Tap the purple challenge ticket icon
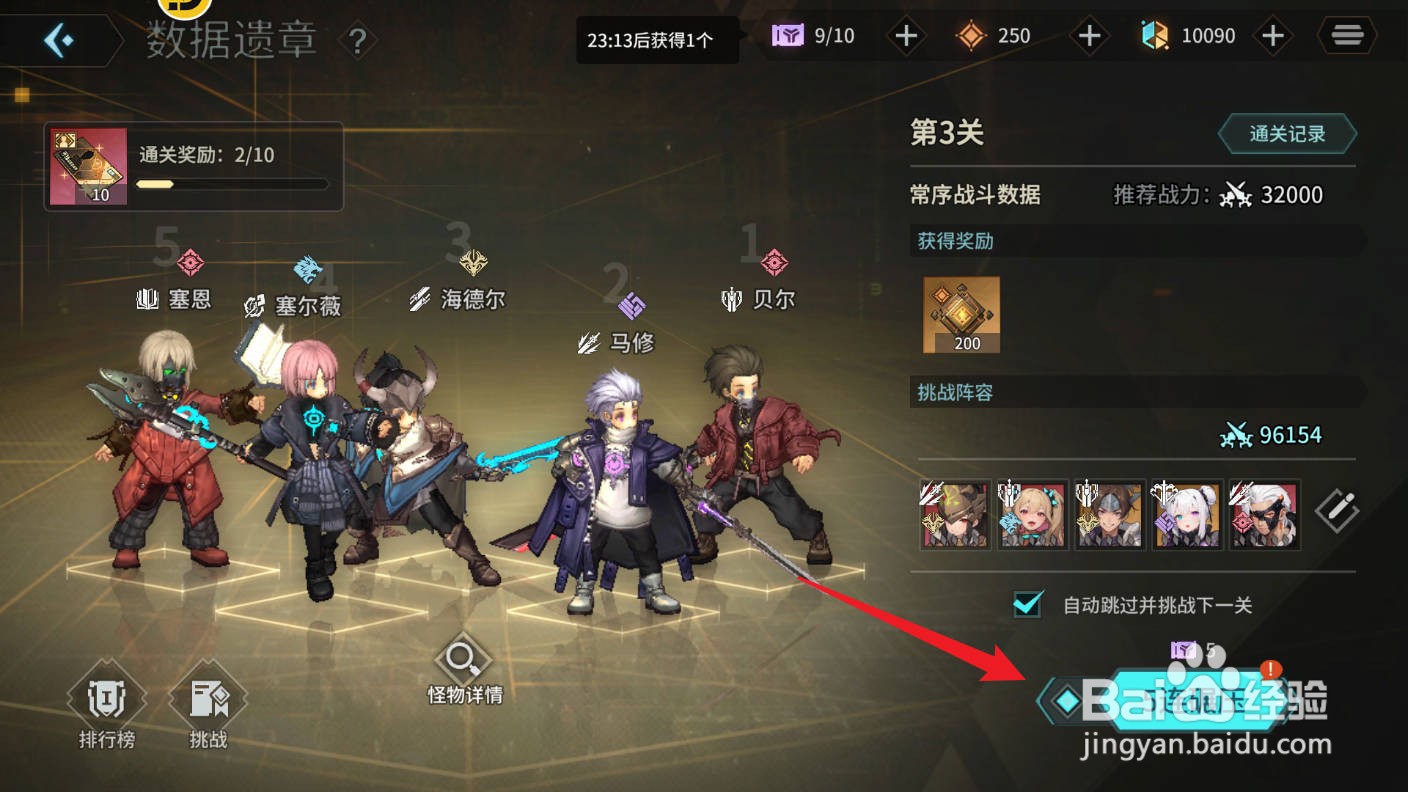 (x=789, y=35)
